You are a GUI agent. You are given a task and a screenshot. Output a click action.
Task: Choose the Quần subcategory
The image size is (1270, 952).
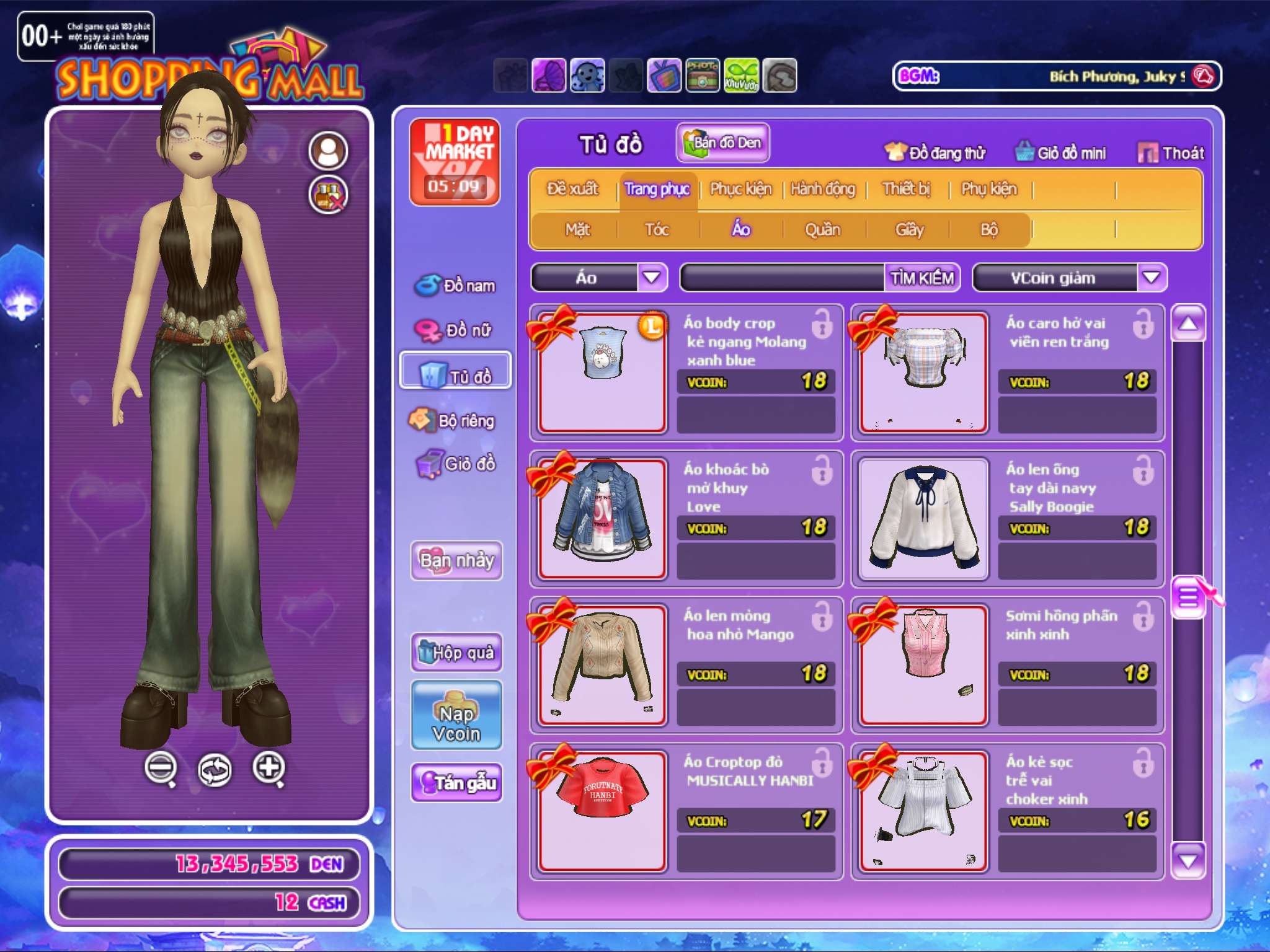click(x=822, y=230)
